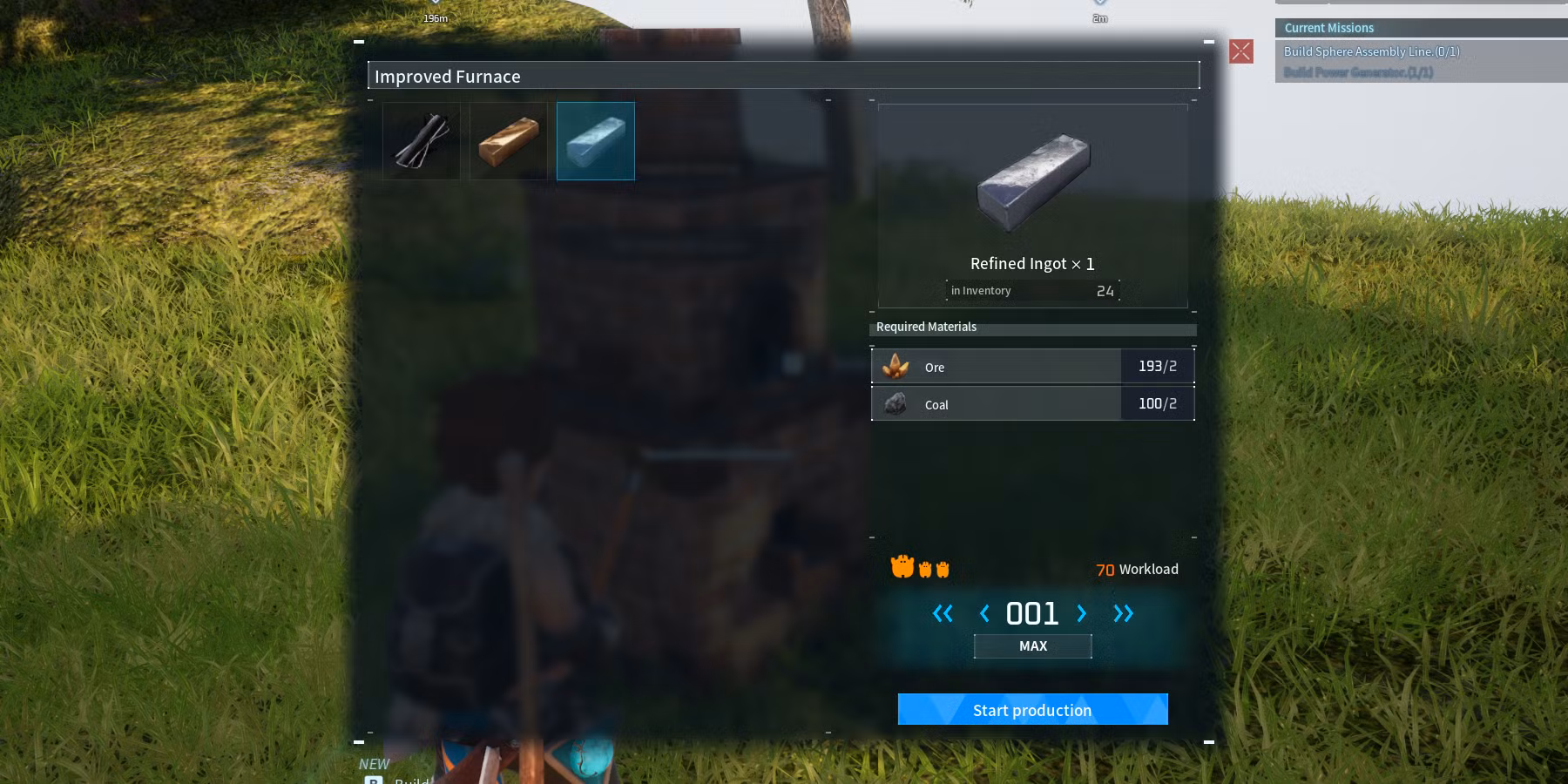Select the Ingot recipe in the furnace
This screenshot has height=784, width=1568.
(508, 140)
